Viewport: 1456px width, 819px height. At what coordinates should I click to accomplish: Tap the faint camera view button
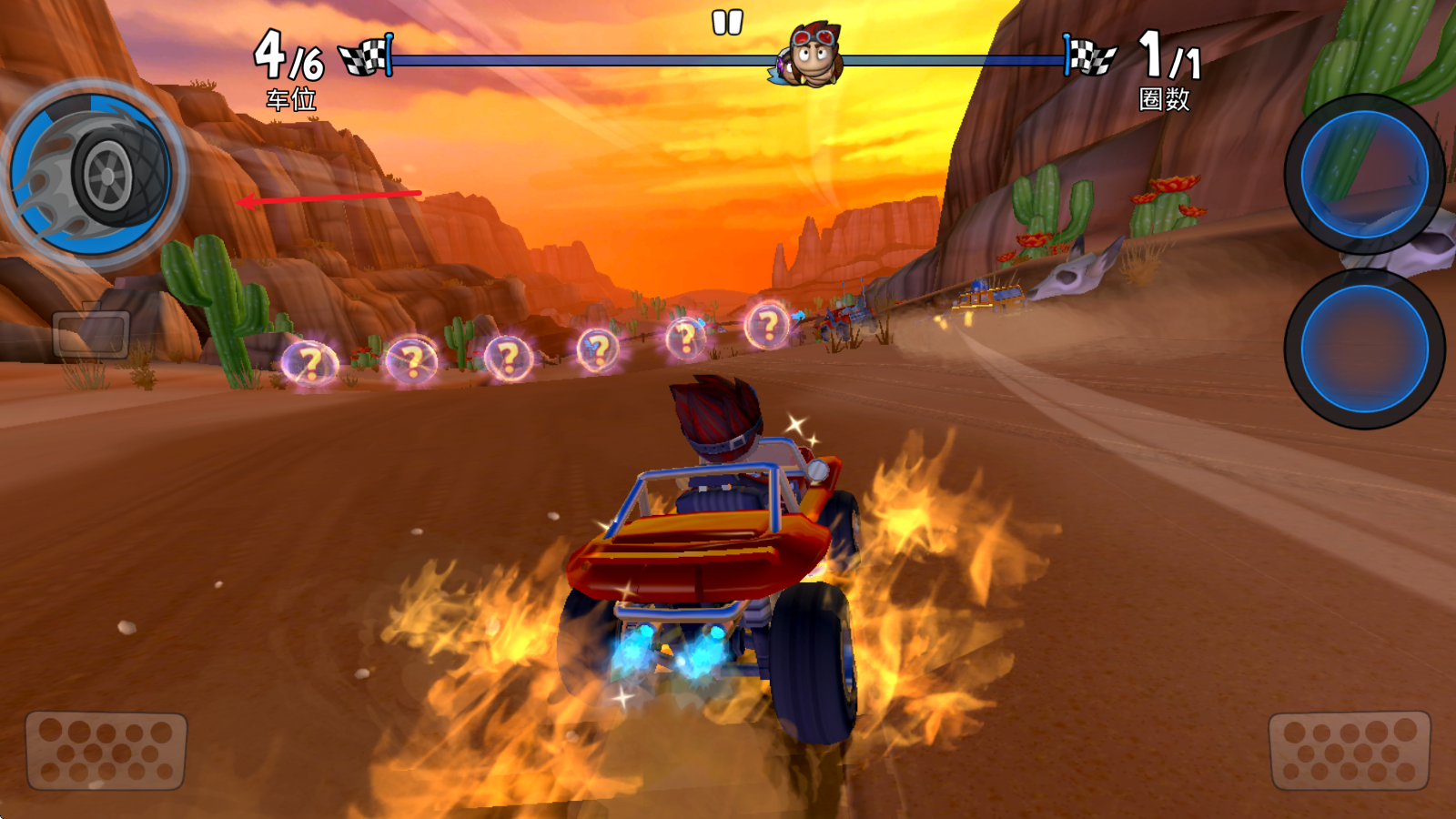[x=91, y=334]
